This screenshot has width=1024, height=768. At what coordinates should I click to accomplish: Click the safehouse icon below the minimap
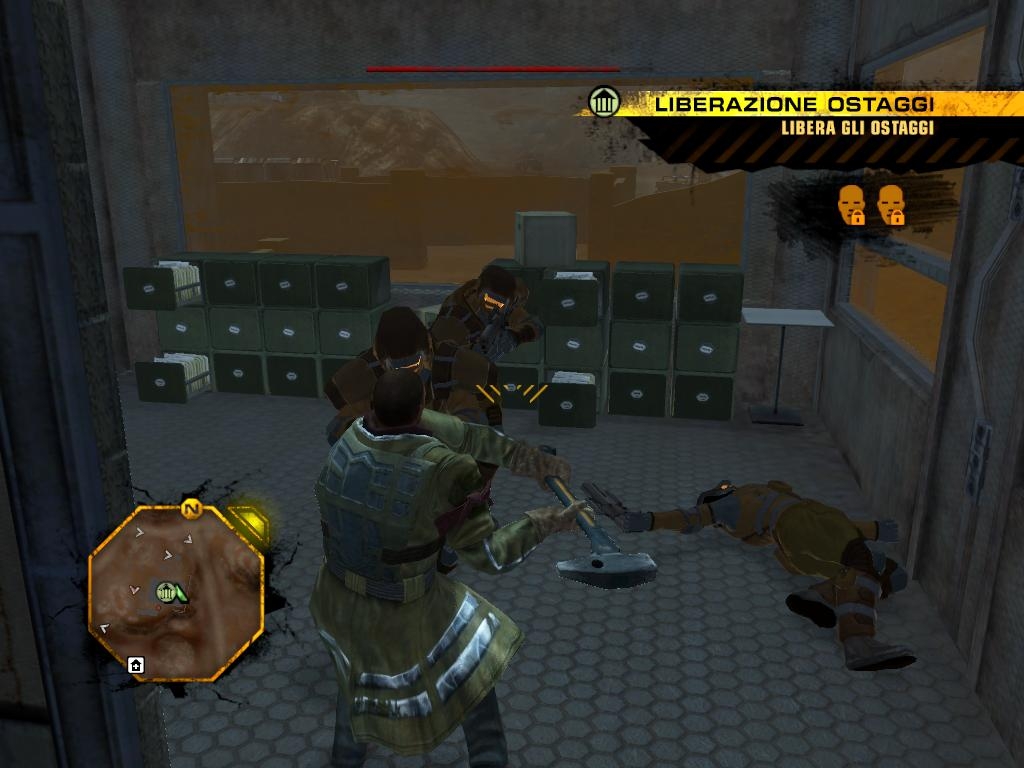[x=136, y=665]
